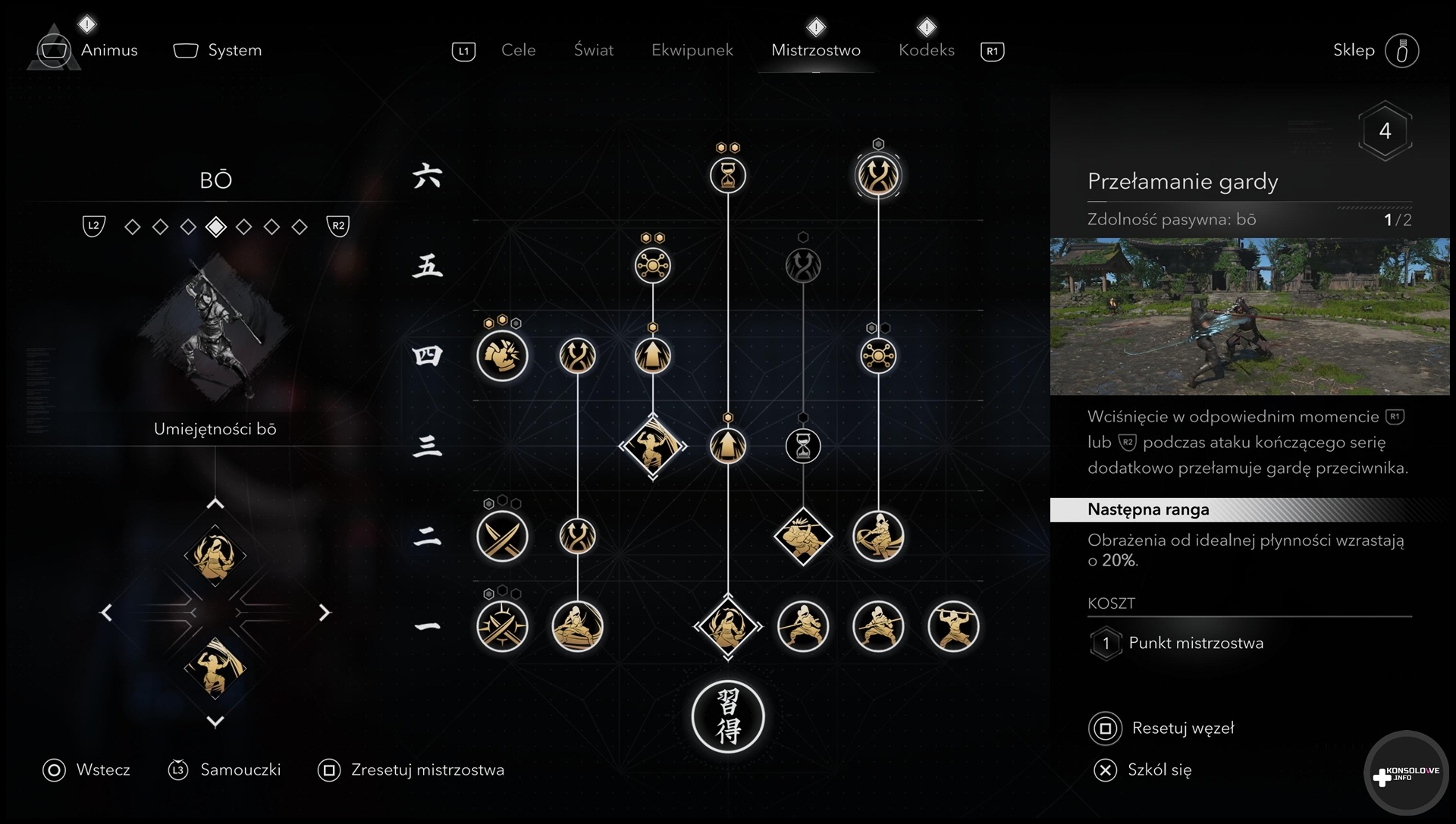Choose Zresetuj mistrzostwa option
Screen dimensions: 1456x824
pos(427,770)
